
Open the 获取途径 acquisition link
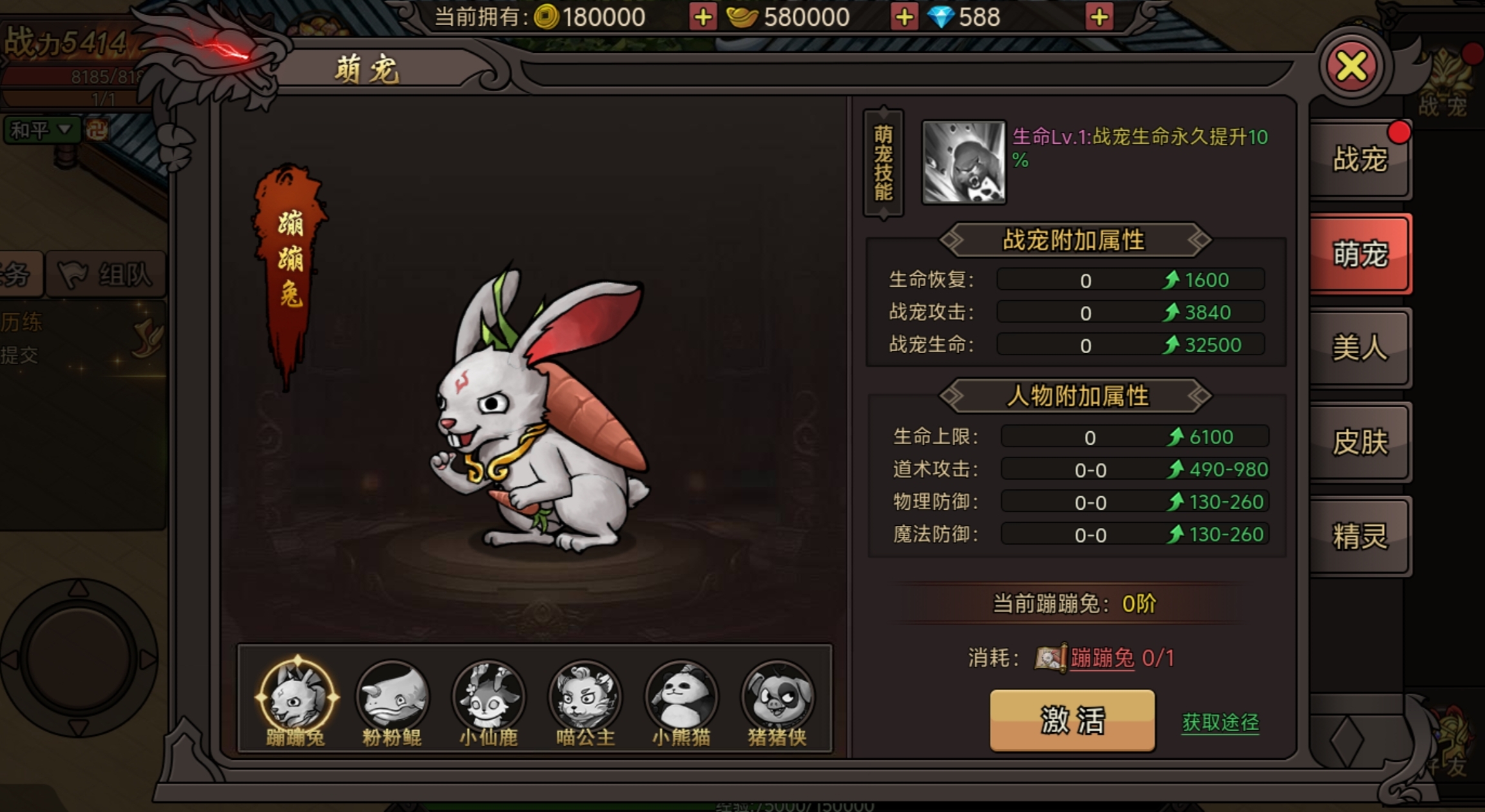(x=1219, y=722)
